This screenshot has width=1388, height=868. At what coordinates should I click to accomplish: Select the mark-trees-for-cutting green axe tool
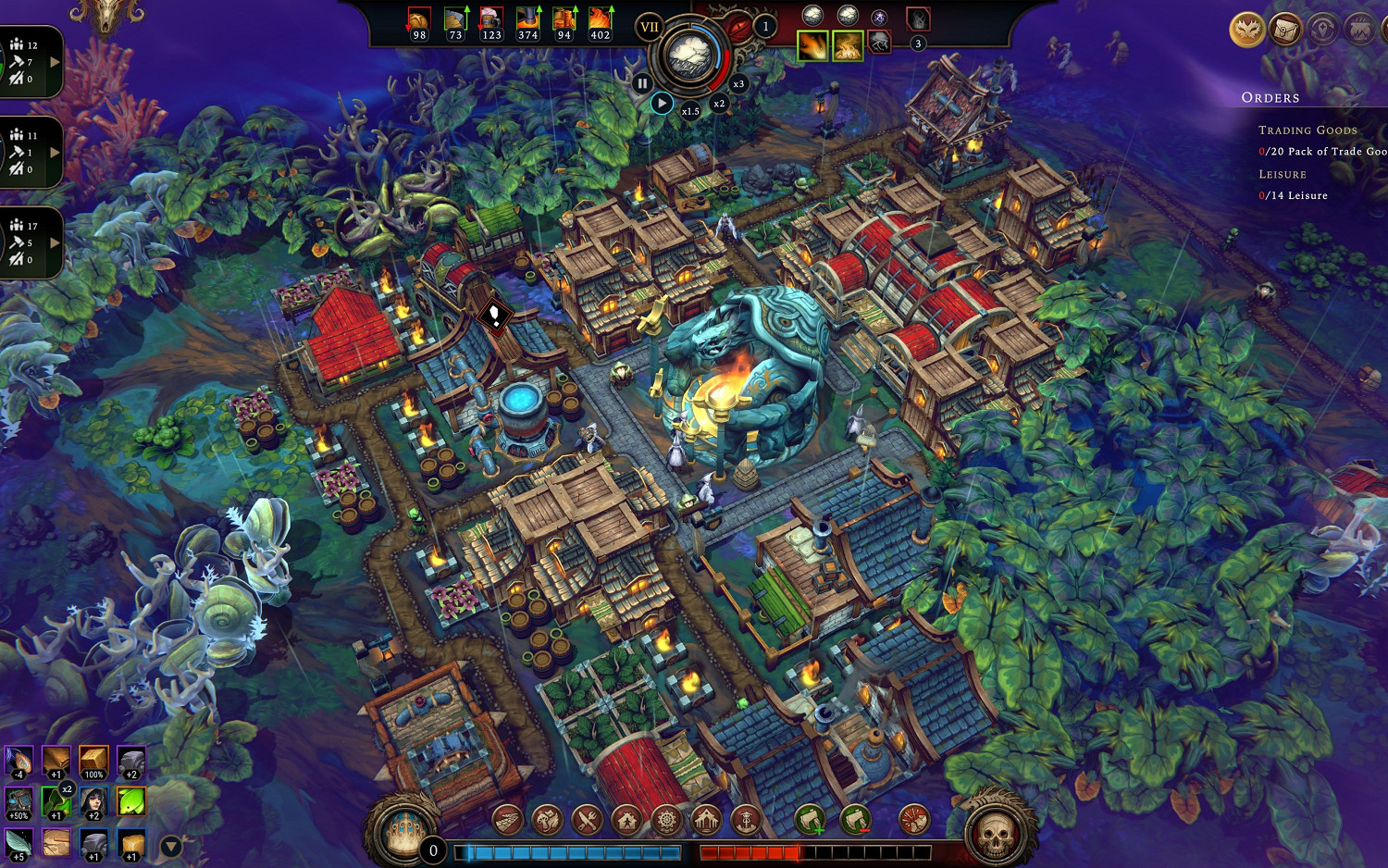811,818
